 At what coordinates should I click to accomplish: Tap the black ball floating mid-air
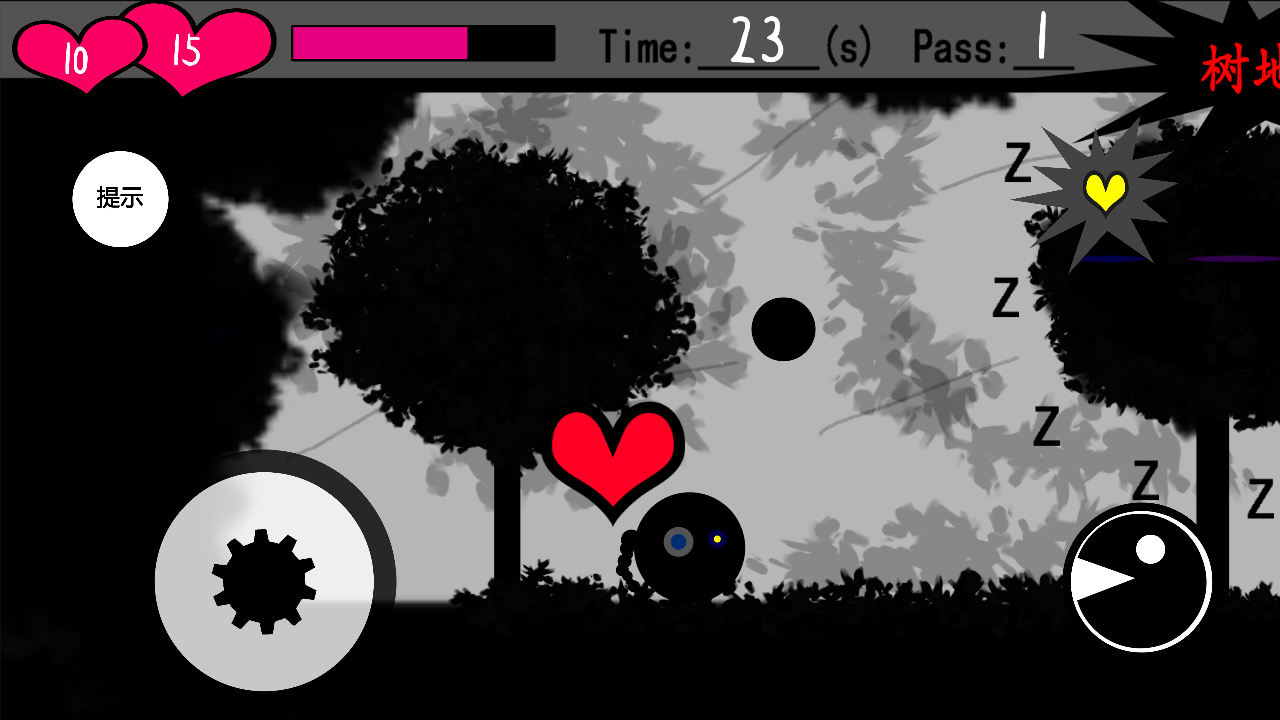pyautogui.click(x=786, y=327)
